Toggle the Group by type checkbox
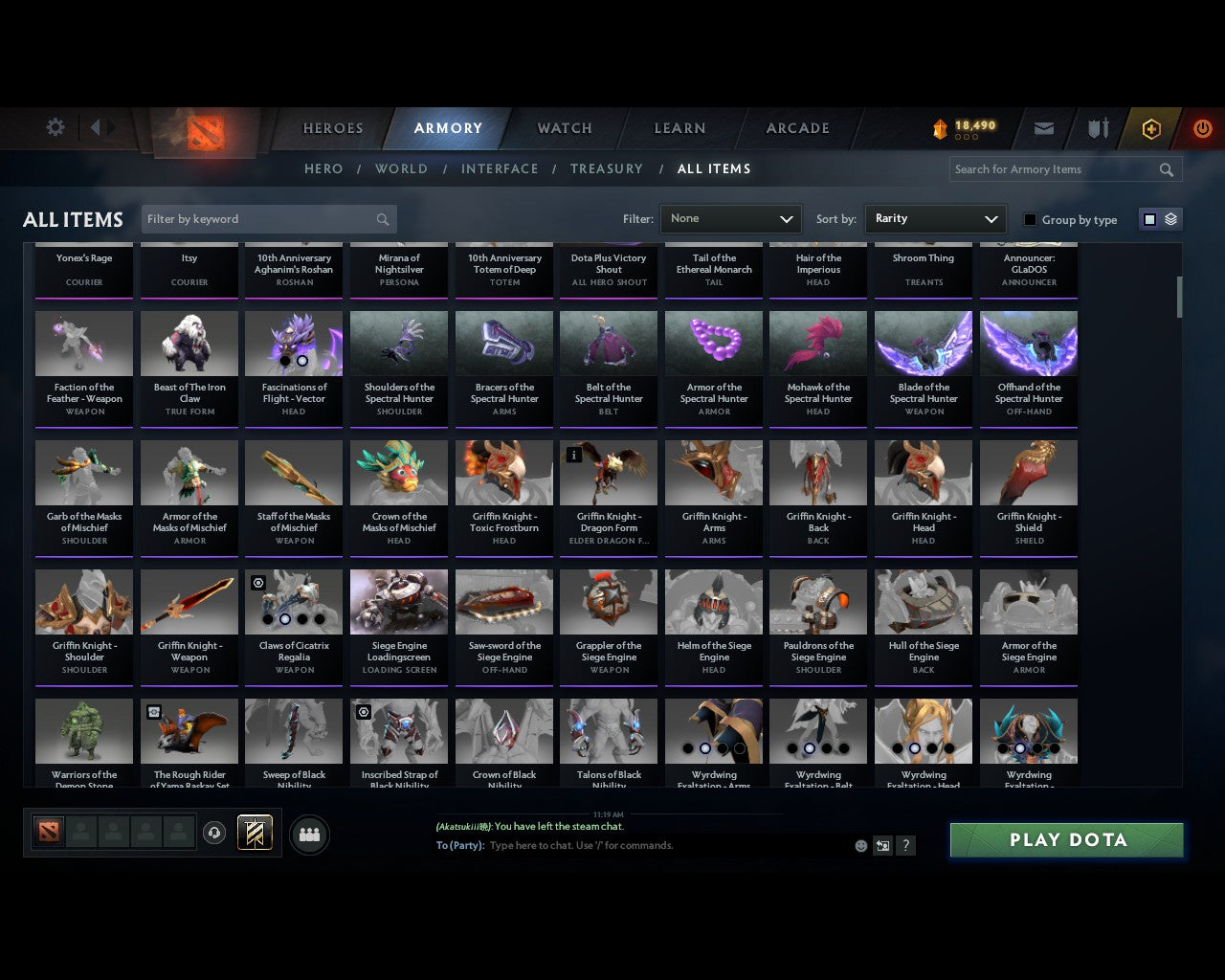Screen dimensions: 1225x980 pyautogui.click(x=1030, y=219)
